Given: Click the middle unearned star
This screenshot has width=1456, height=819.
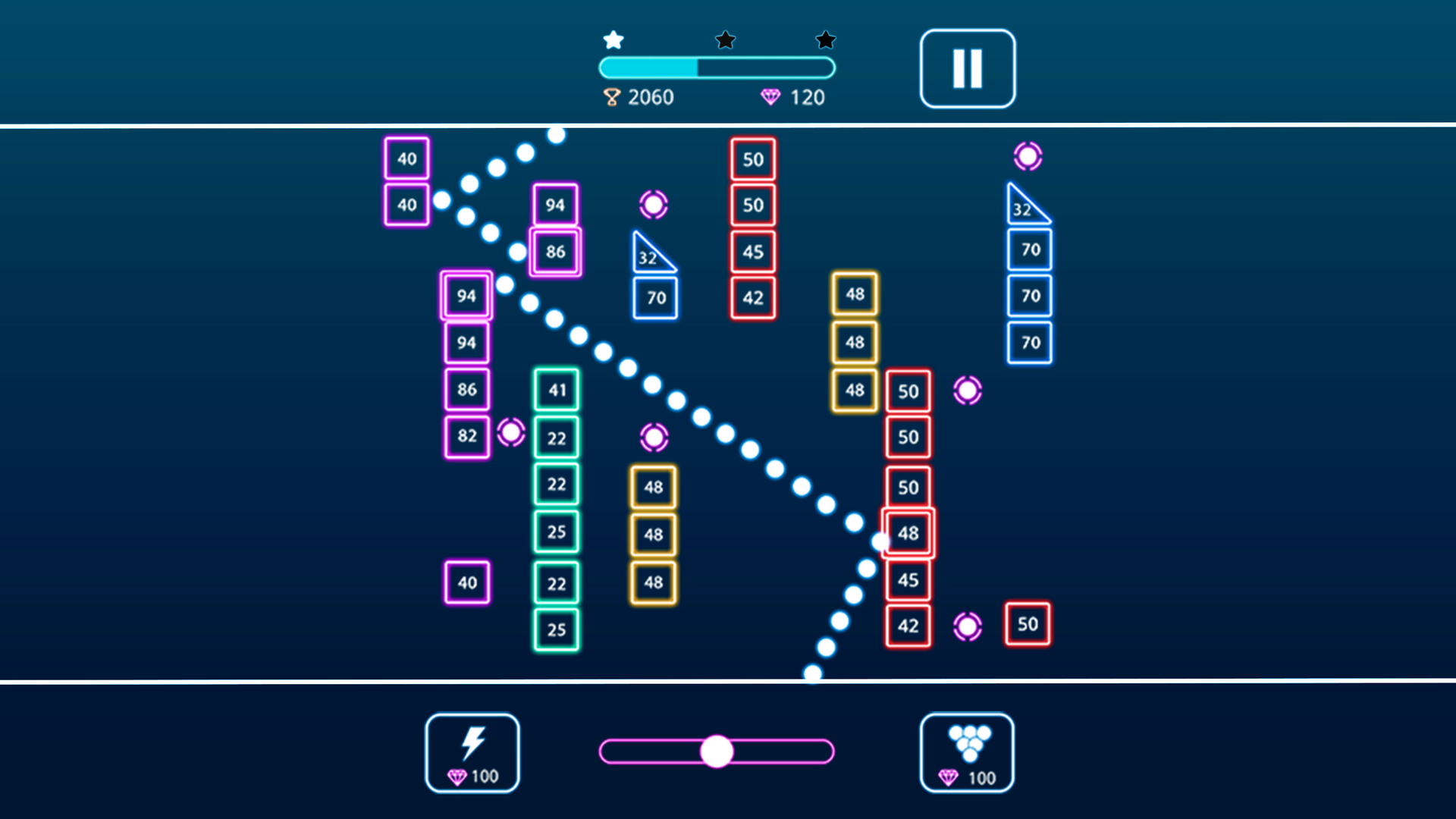Looking at the screenshot, I should click(726, 39).
